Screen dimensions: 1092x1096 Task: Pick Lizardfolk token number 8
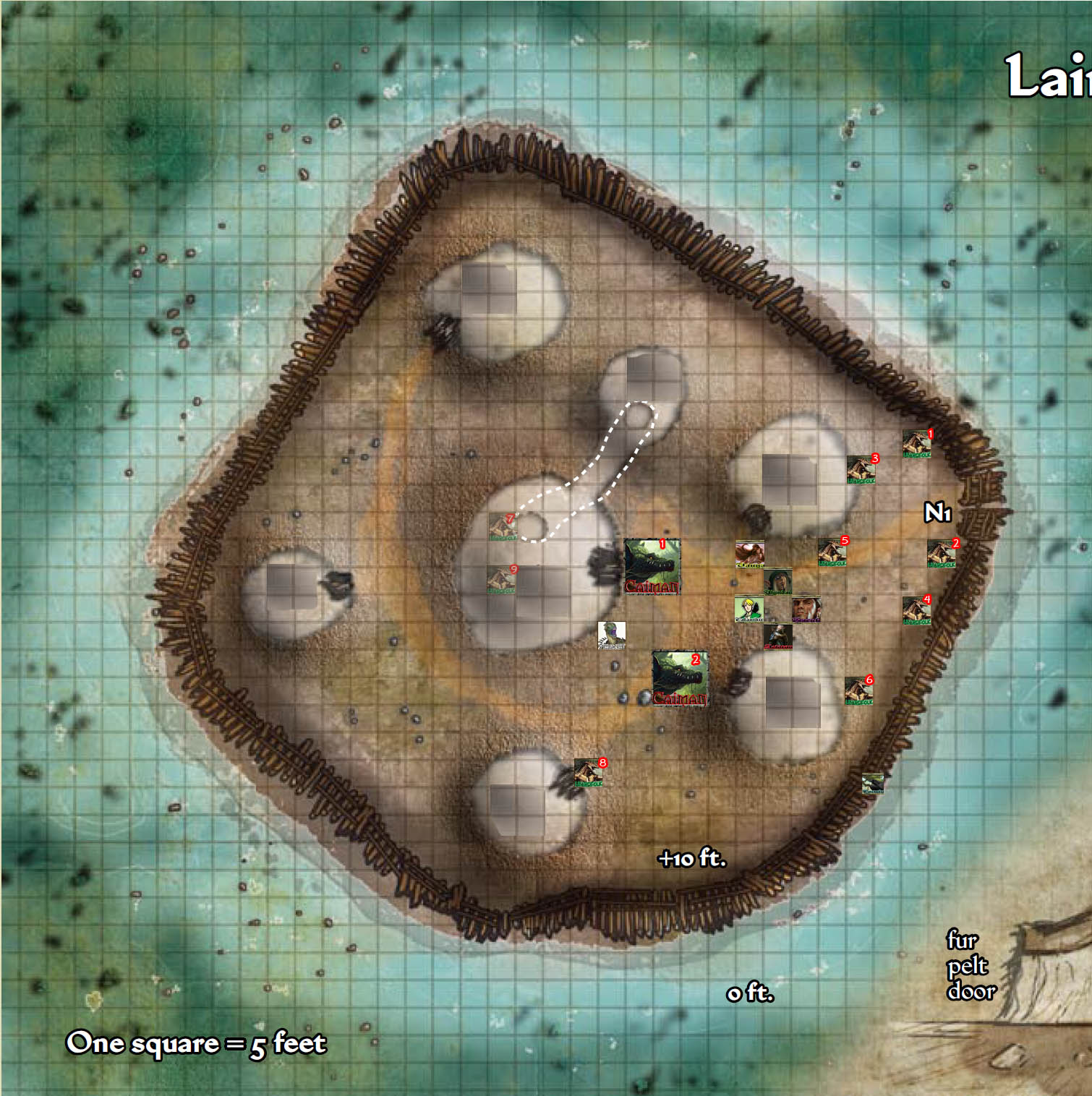click(589, 773)
